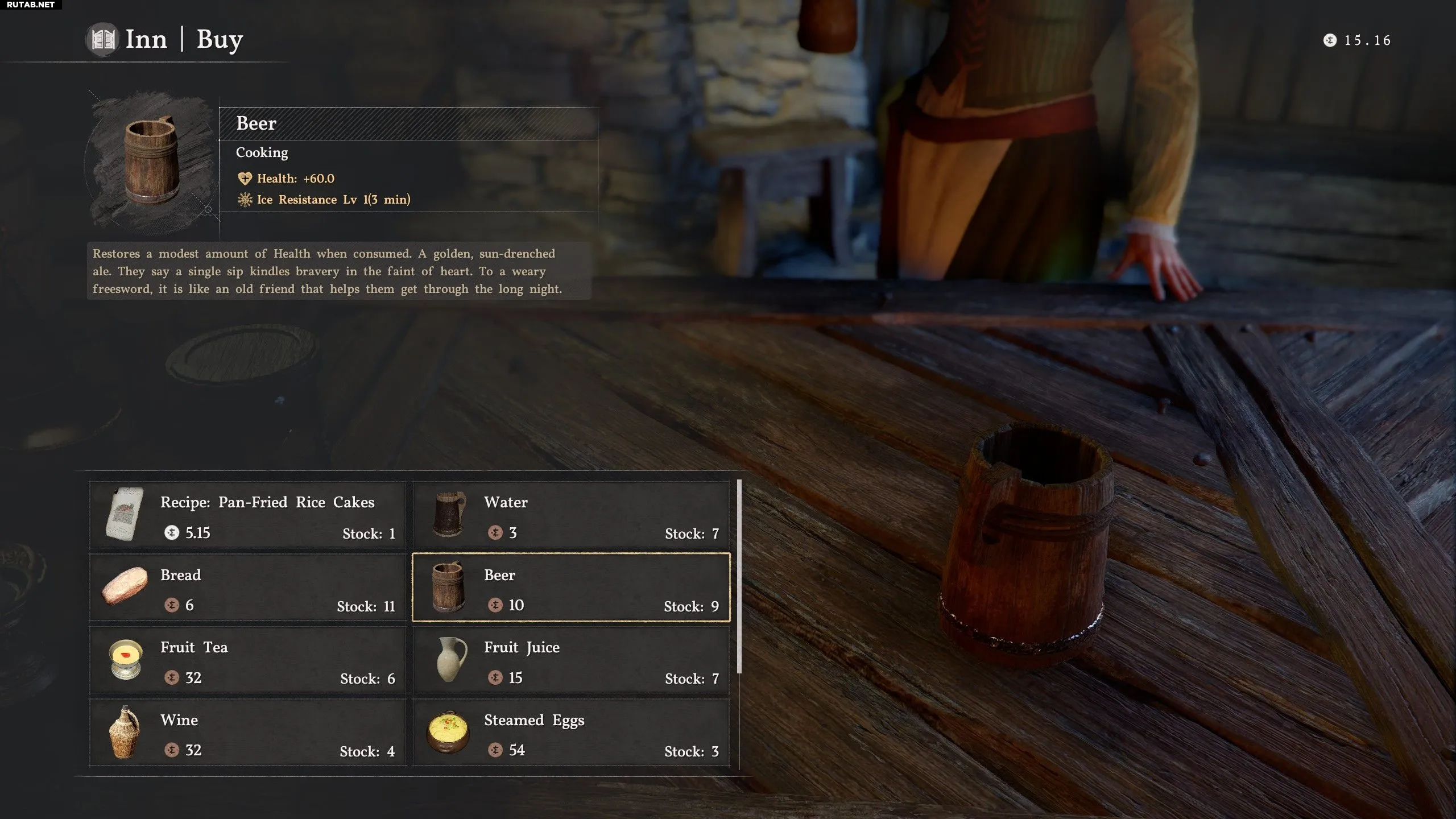
Task: Select the Bread item to buy
Action: [x=247, y=588]
